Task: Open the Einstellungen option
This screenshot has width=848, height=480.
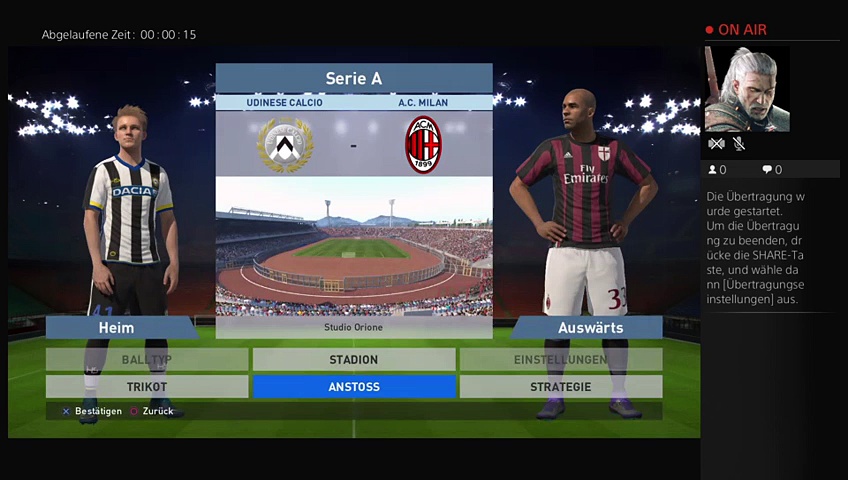Action: click(560, 360)
